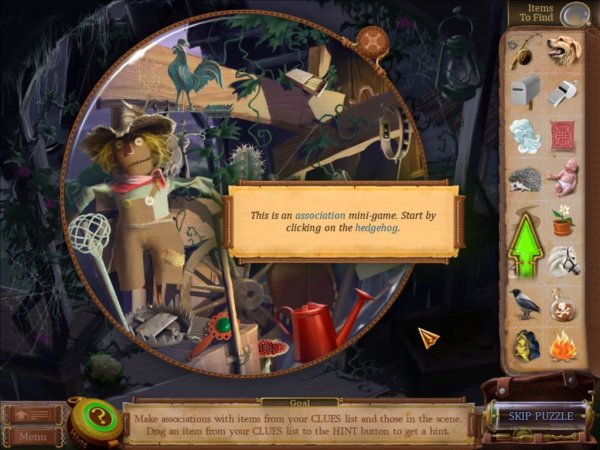Pick the dog head clue
The height and width of the screenshot is (450, 600).
point(563,49)
